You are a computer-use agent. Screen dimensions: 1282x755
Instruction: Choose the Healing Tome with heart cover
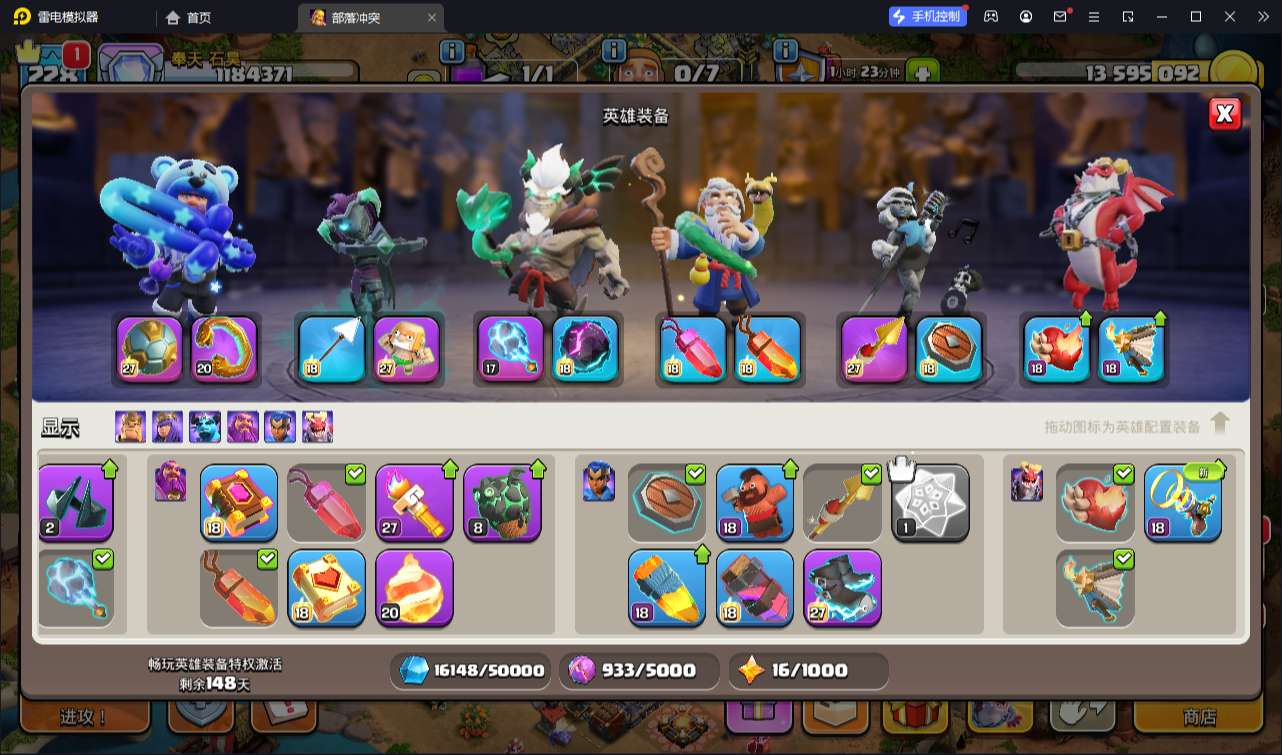[x=327, y=587]
